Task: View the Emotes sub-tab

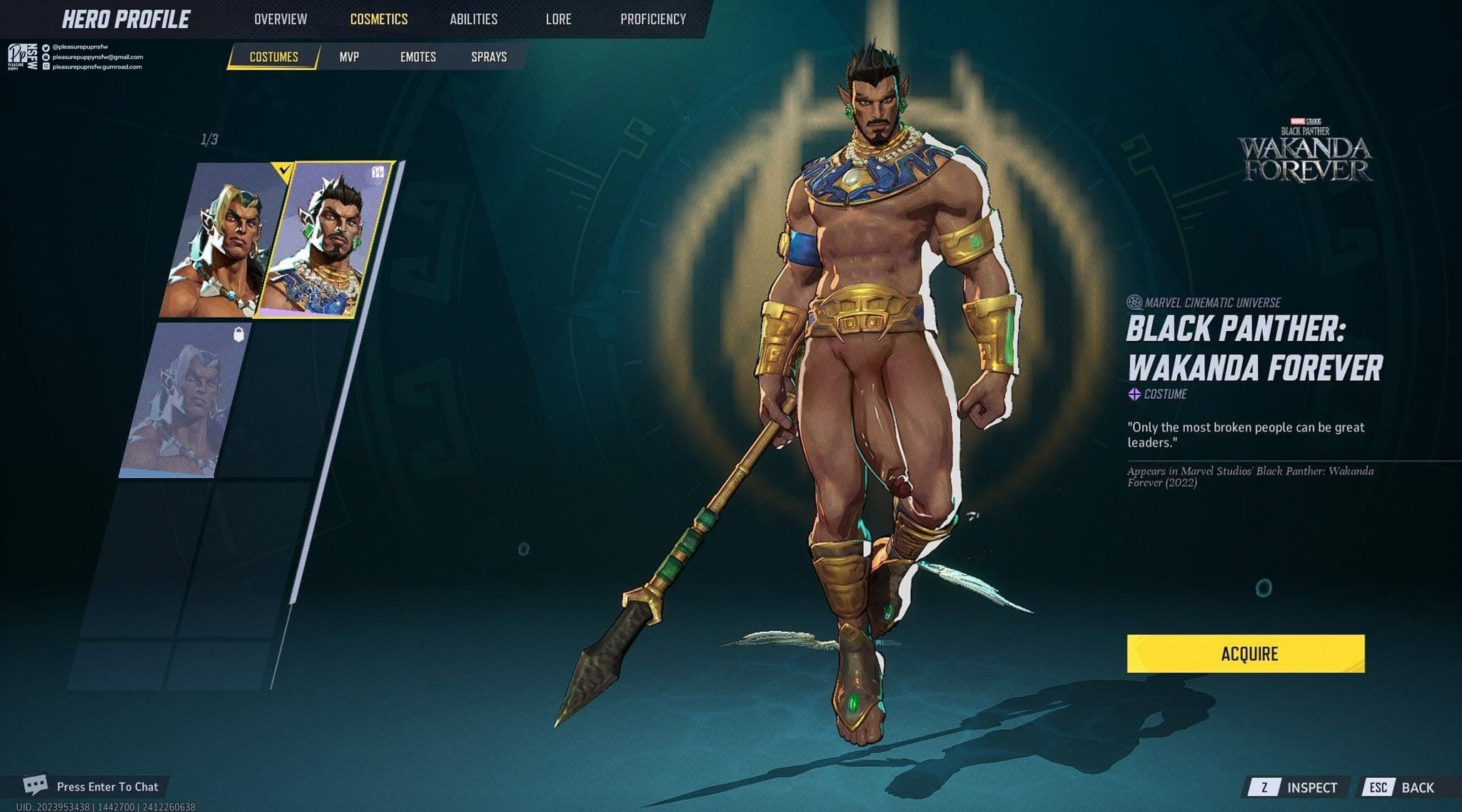Action: (x=418, y=57)
